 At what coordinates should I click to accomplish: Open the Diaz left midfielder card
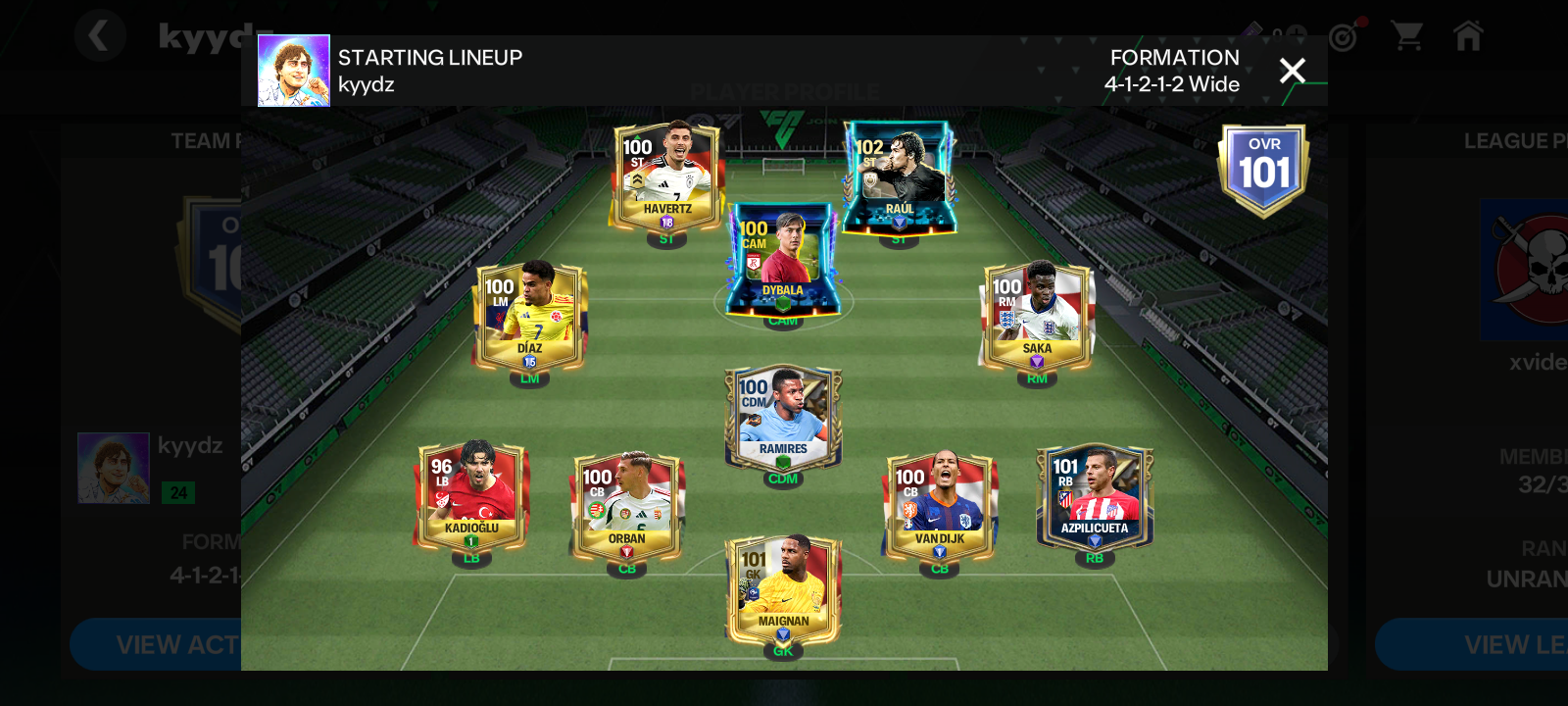coord(529,316)
